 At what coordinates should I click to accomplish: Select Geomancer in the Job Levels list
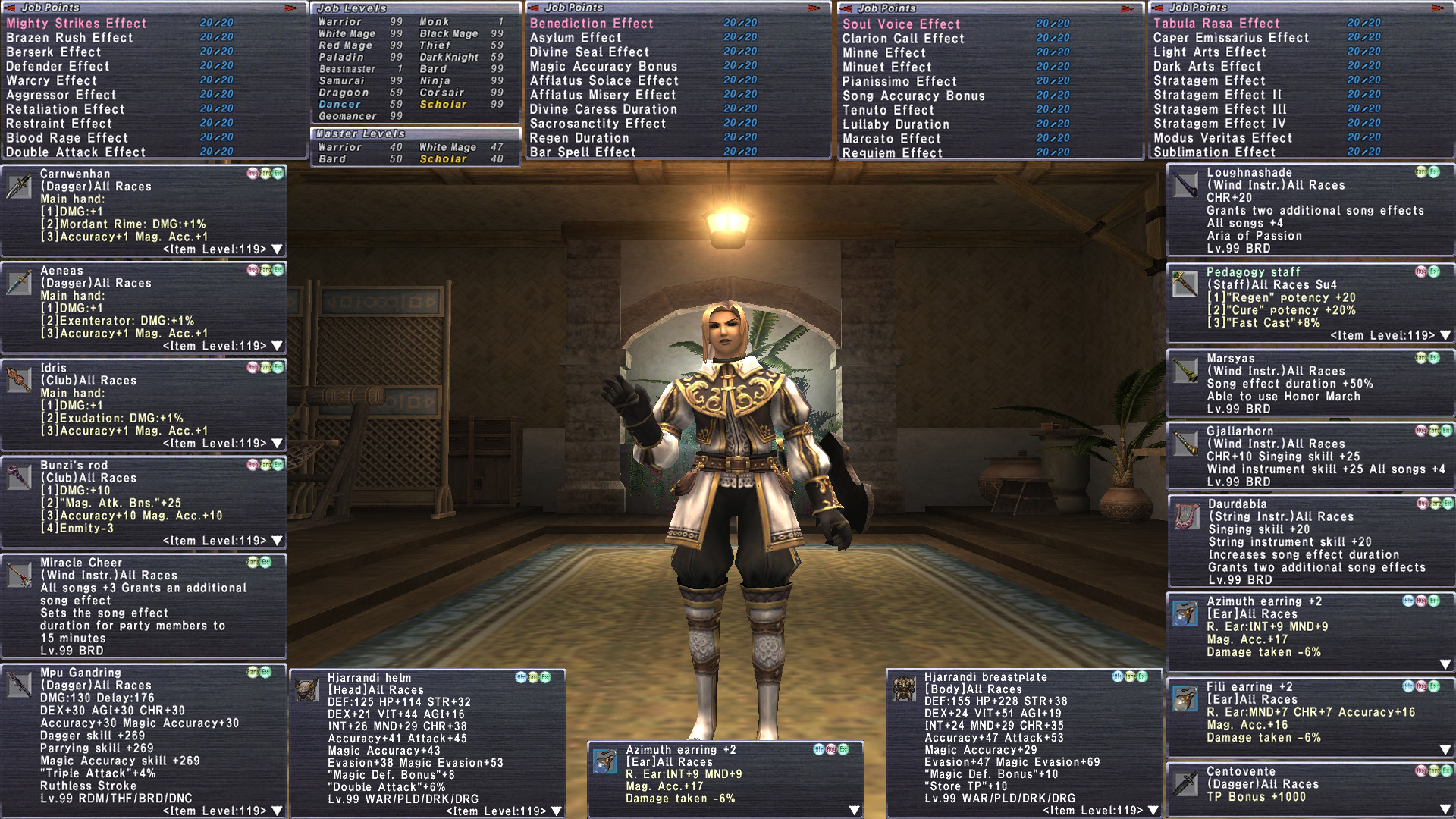pyautogui.click(x=347, y=116)
